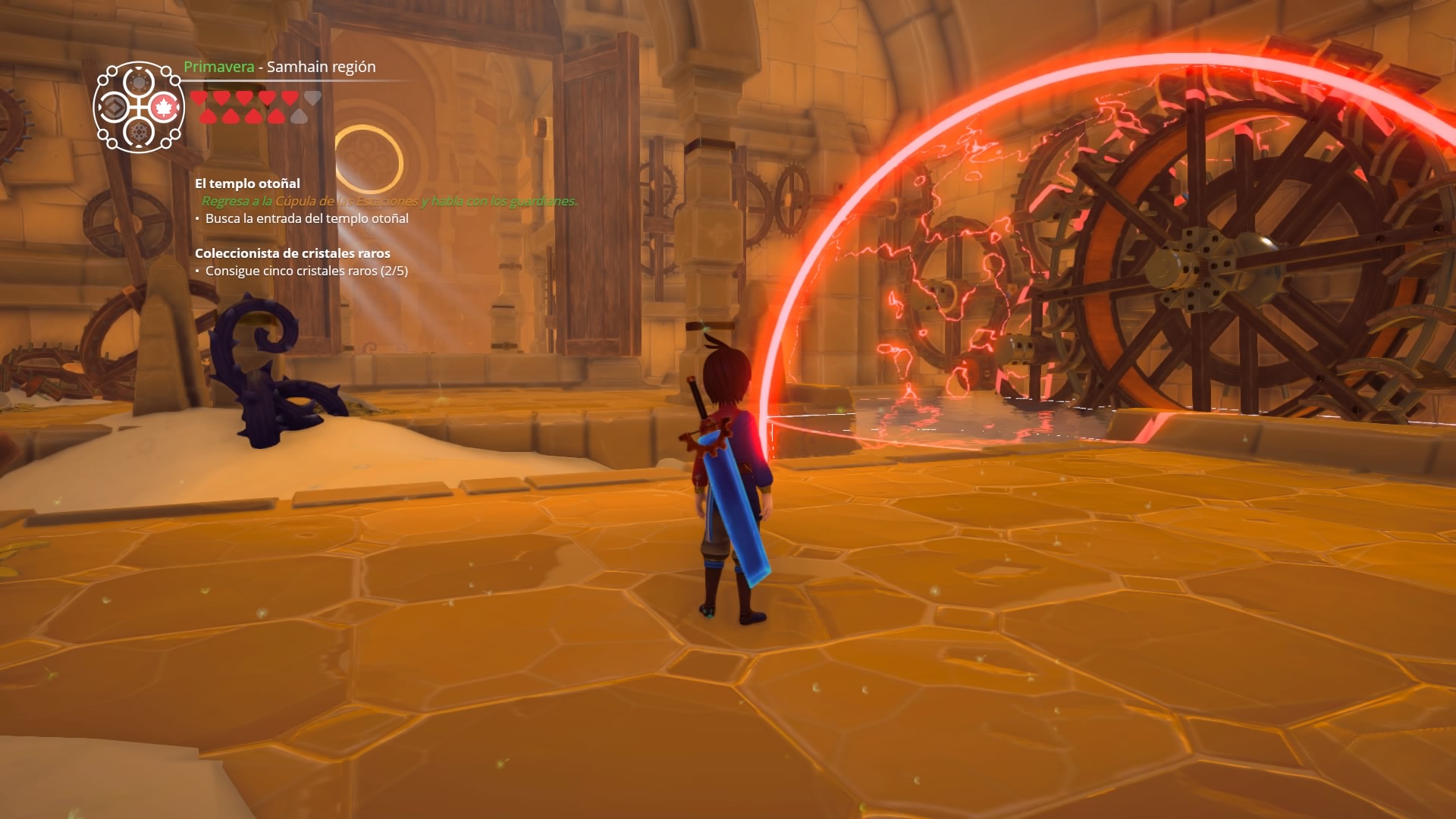Click the Busca la entrada del templo objective
The width and height of the screenshot is (1456, 819).
click(x=306, y=218)
